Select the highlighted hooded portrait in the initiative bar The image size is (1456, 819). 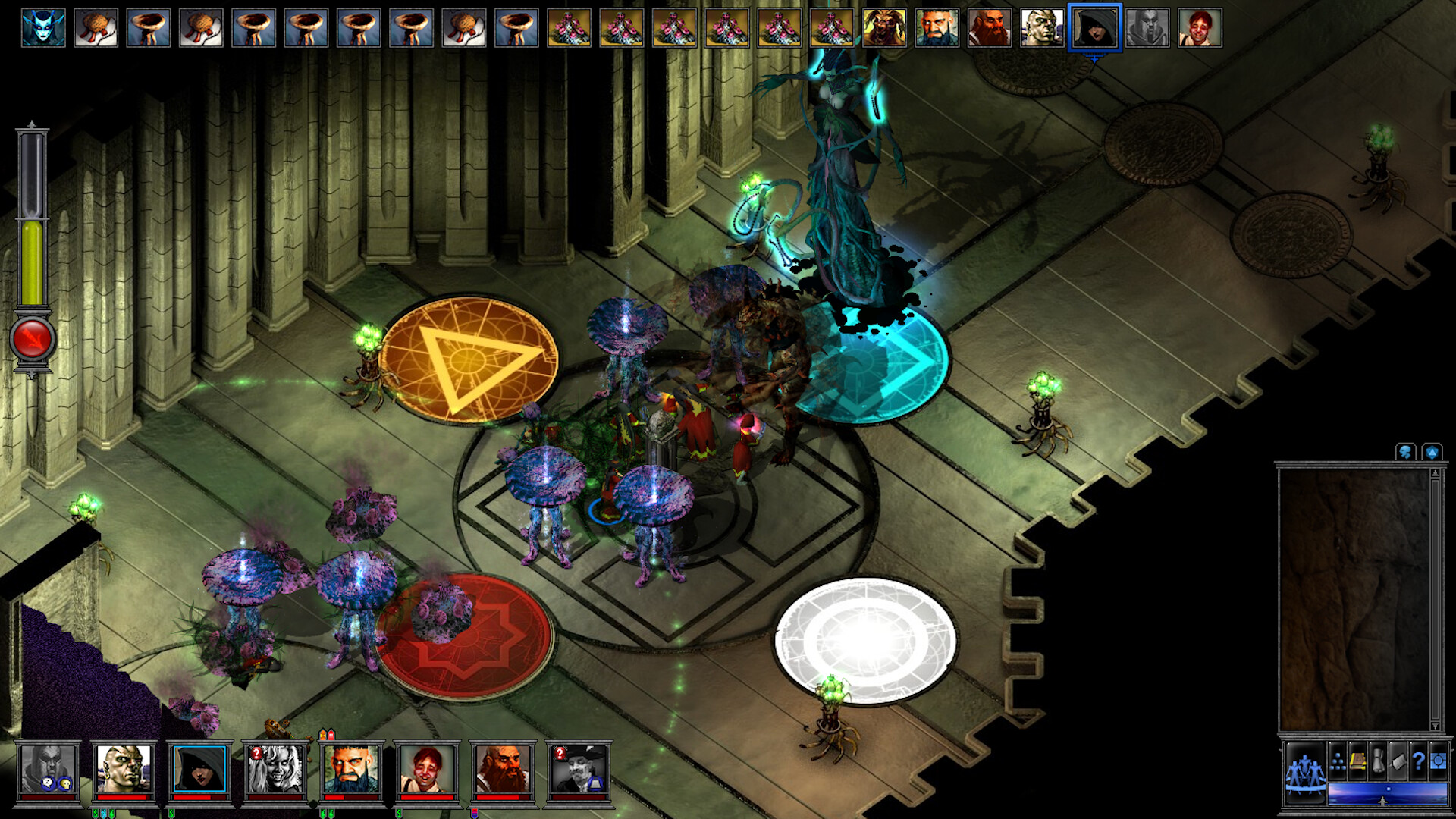tap(1094, 28)
